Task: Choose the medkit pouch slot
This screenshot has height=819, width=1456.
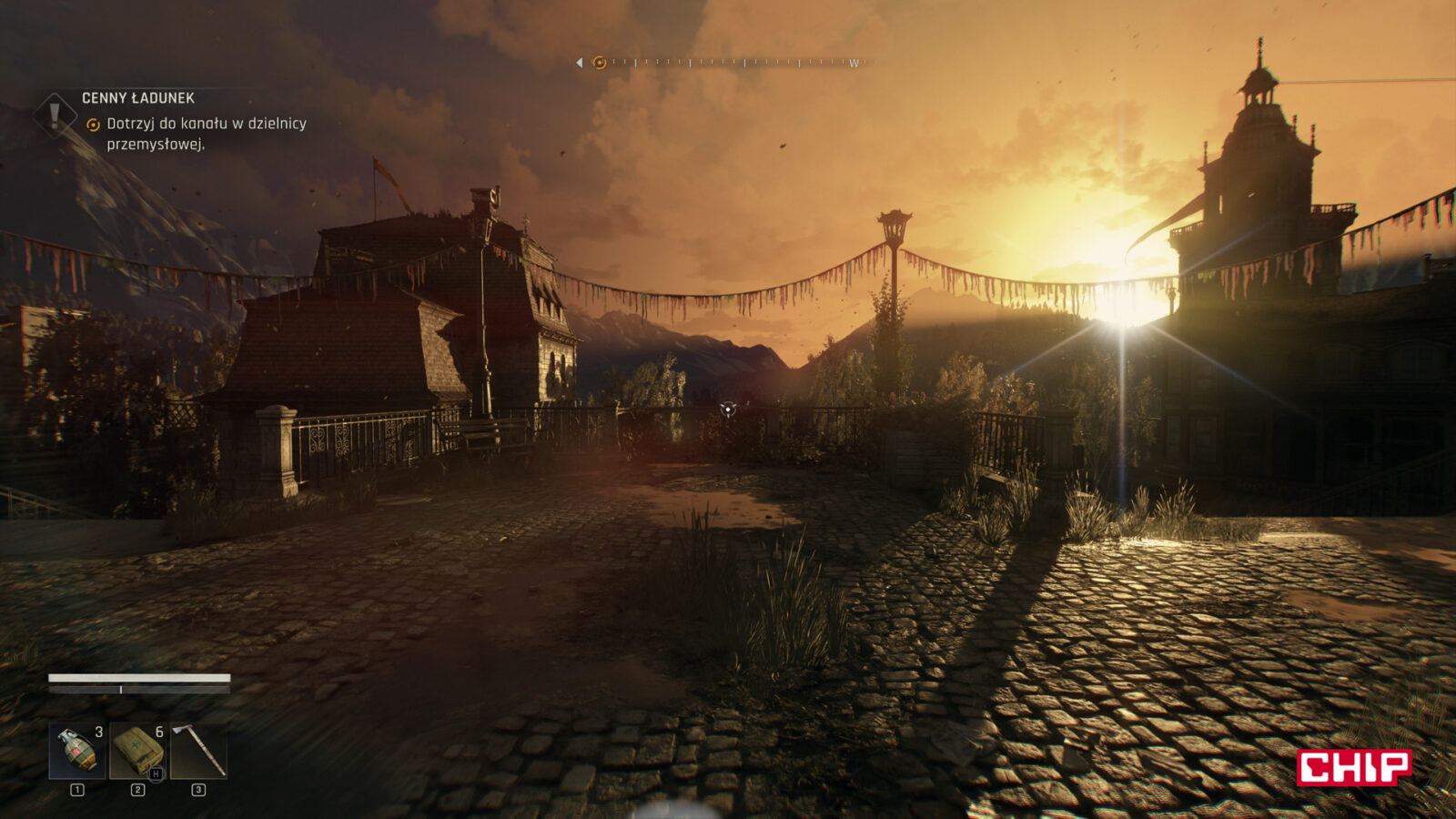Action: (x=137, y=751)
